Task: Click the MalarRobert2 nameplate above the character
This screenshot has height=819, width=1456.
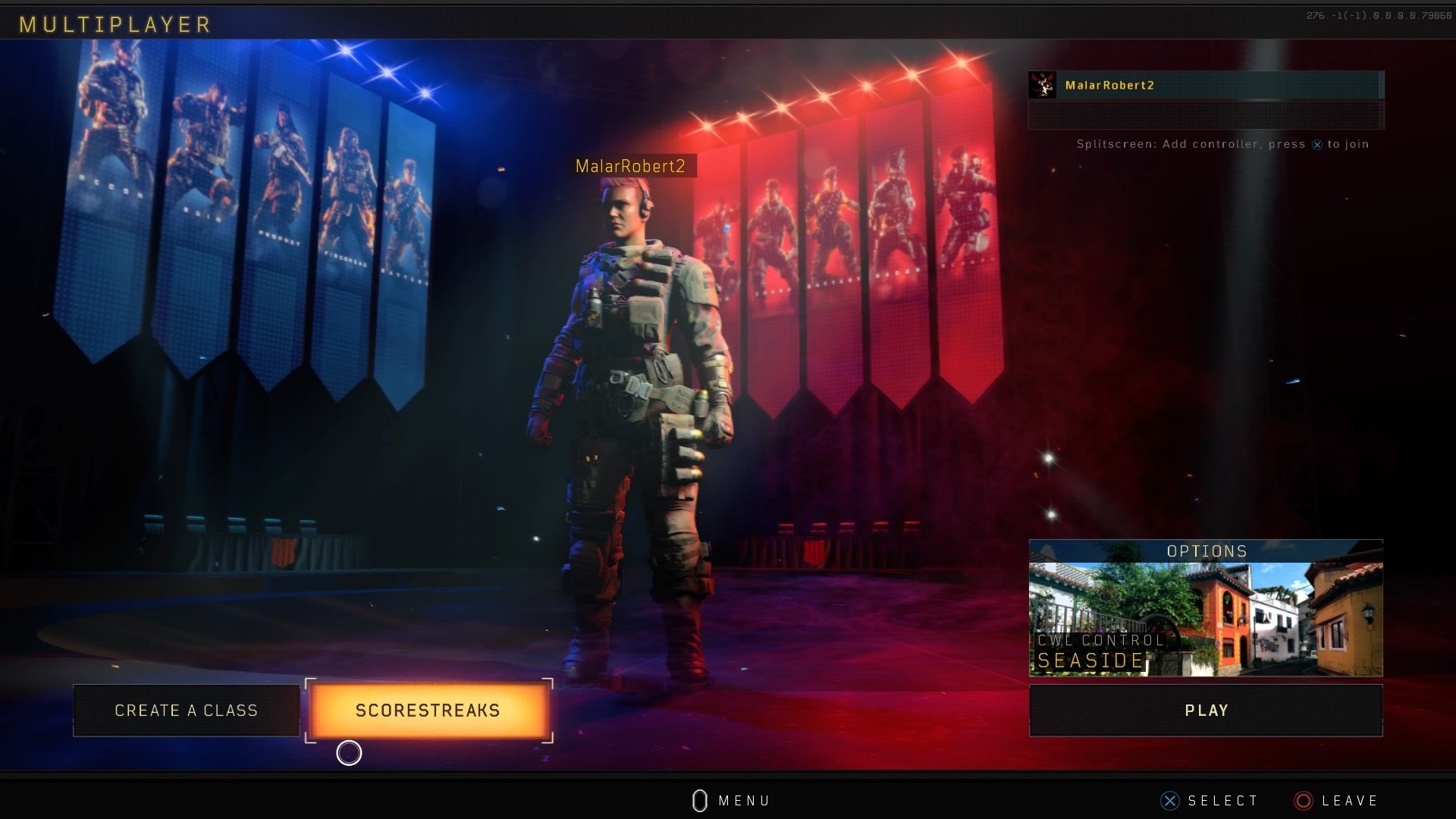Action: pyautogui.click(x=632, y=167)
